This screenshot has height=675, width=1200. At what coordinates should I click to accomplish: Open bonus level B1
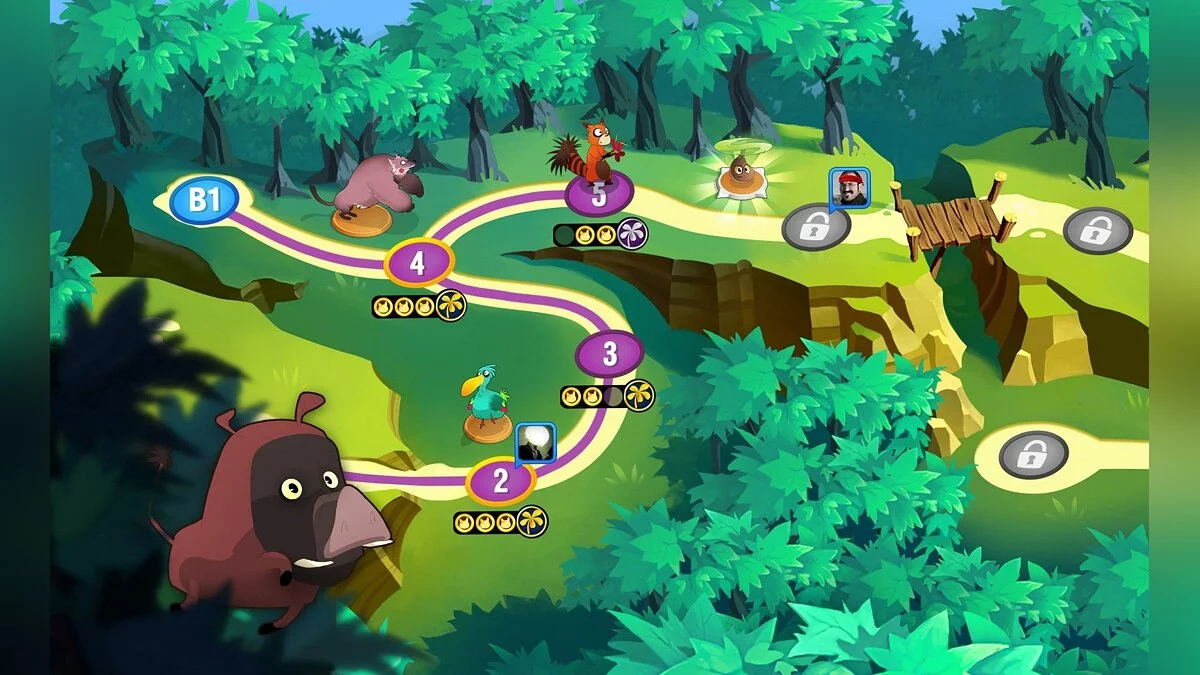coord(204,200)
